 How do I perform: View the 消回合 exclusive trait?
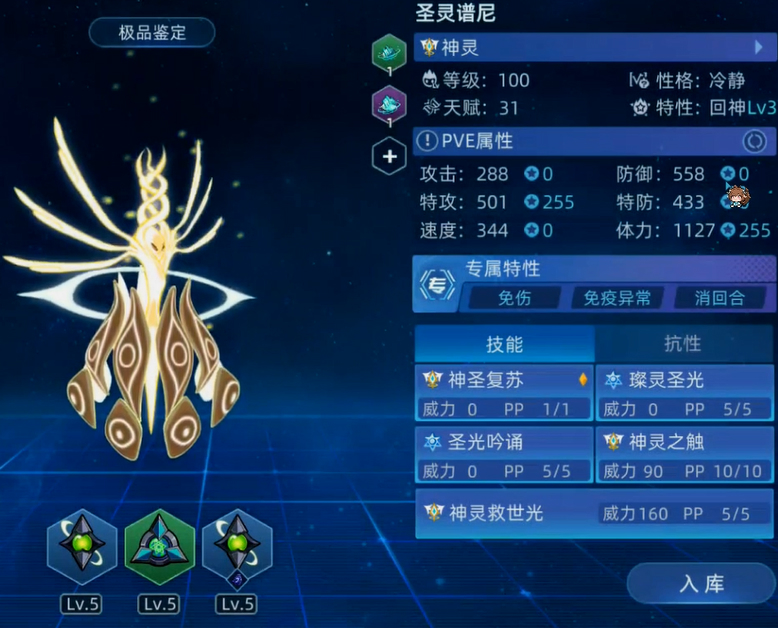pyautogui.click(x=720, y=297)
